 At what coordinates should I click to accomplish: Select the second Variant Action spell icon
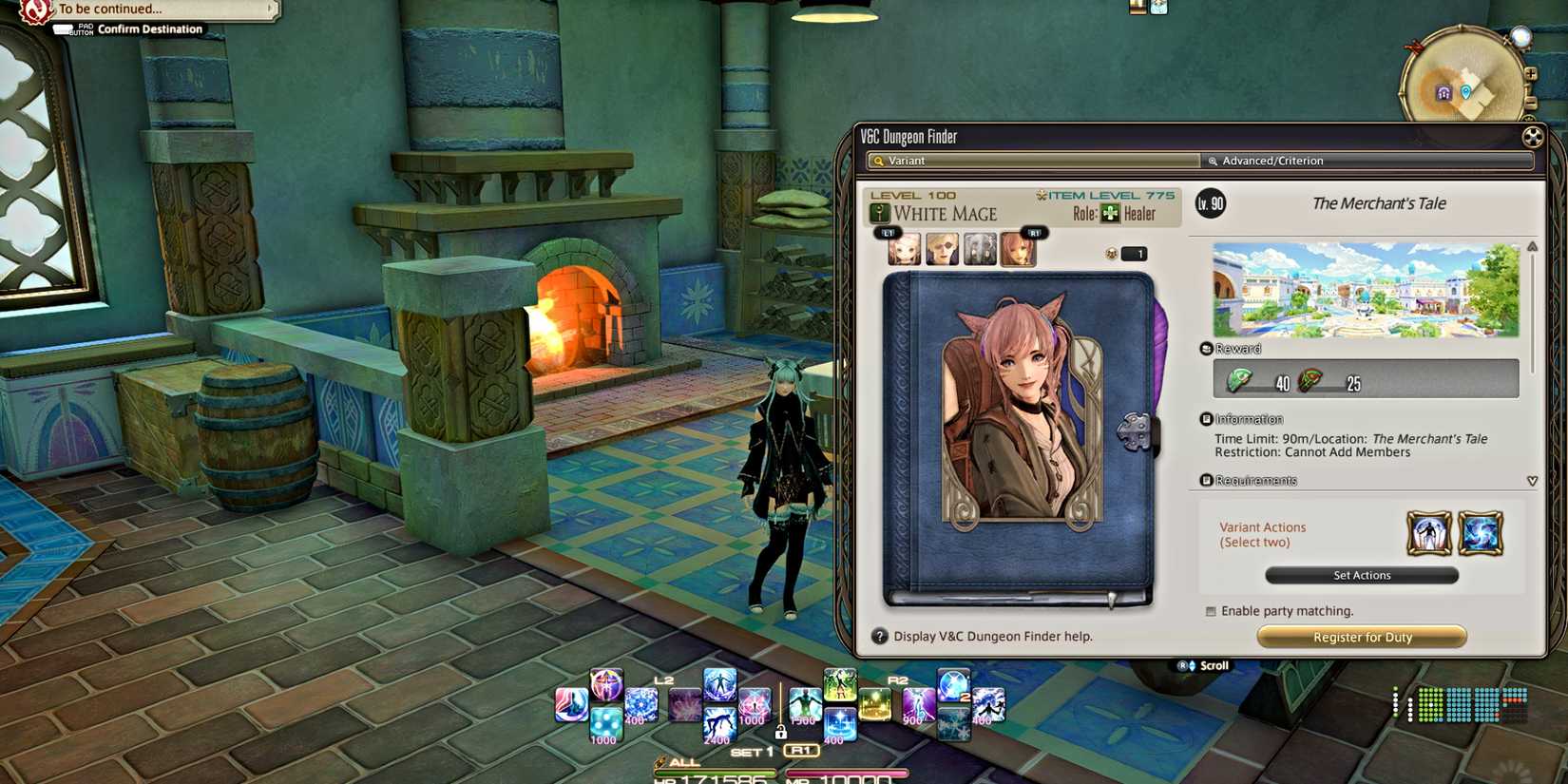click(1482, 534)
